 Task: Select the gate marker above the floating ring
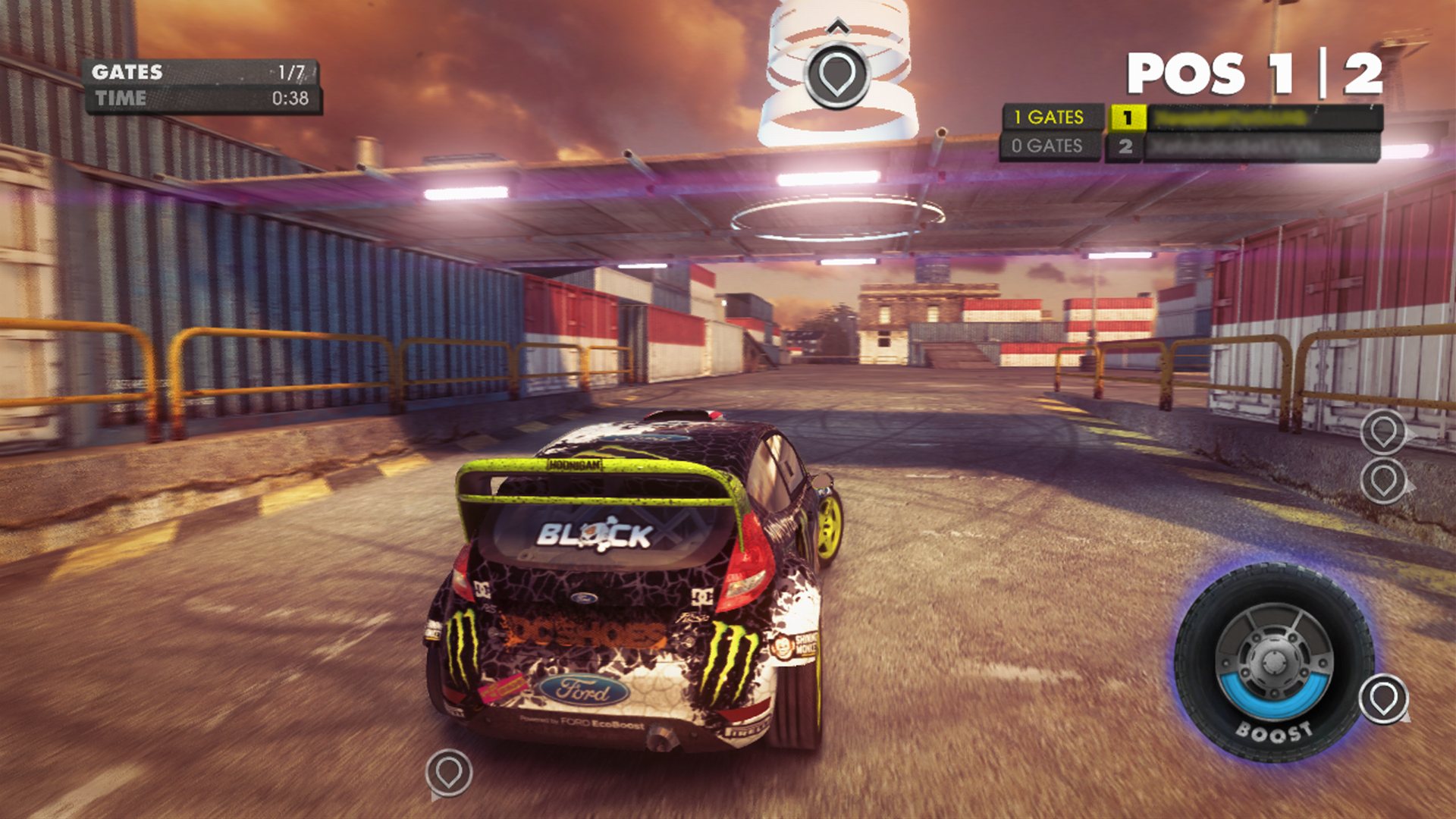click(836, 74)
